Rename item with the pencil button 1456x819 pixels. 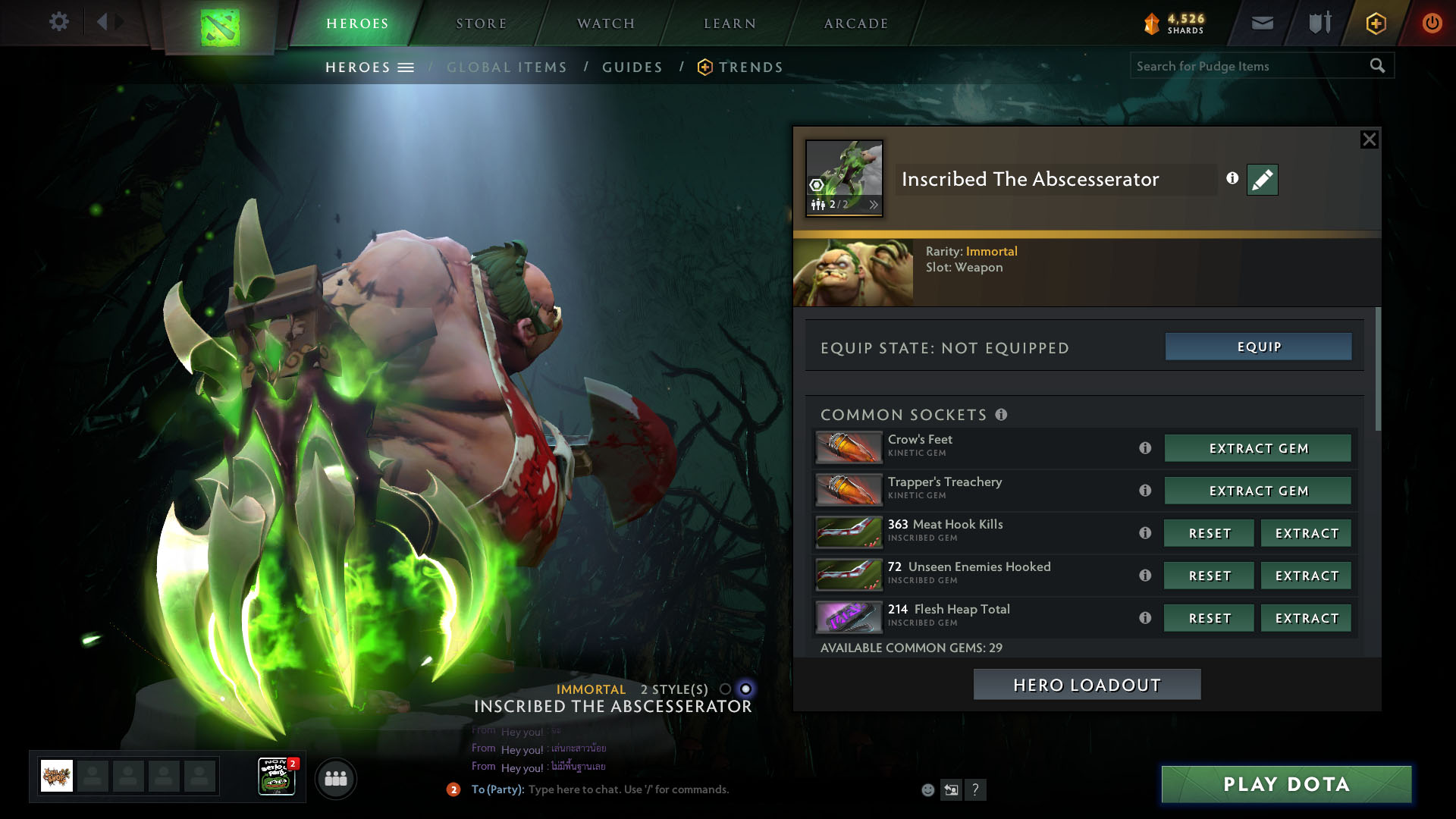1262,180
